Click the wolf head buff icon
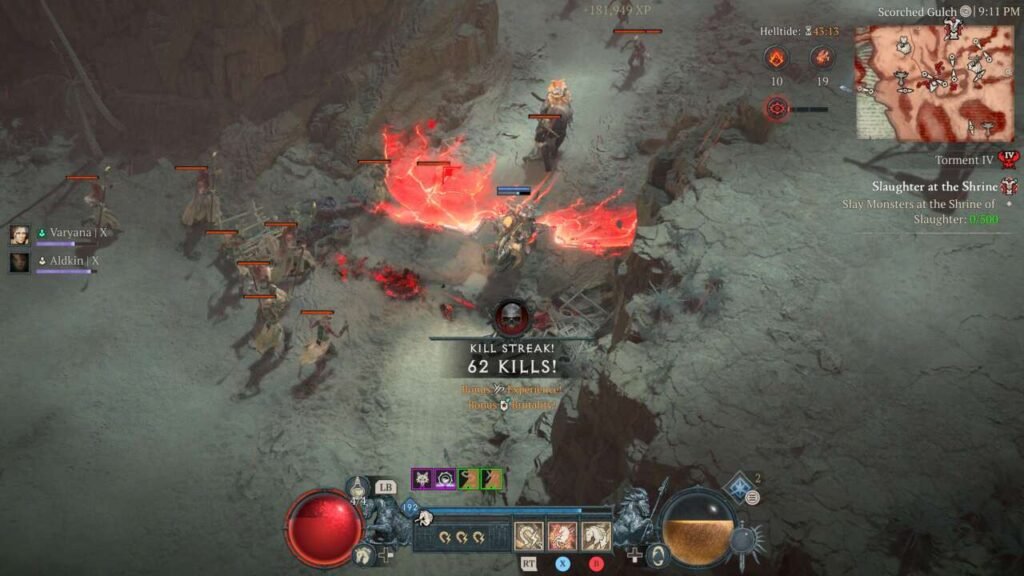The width and height of the screenshot is (1024, 576). [x=421, y=479]
